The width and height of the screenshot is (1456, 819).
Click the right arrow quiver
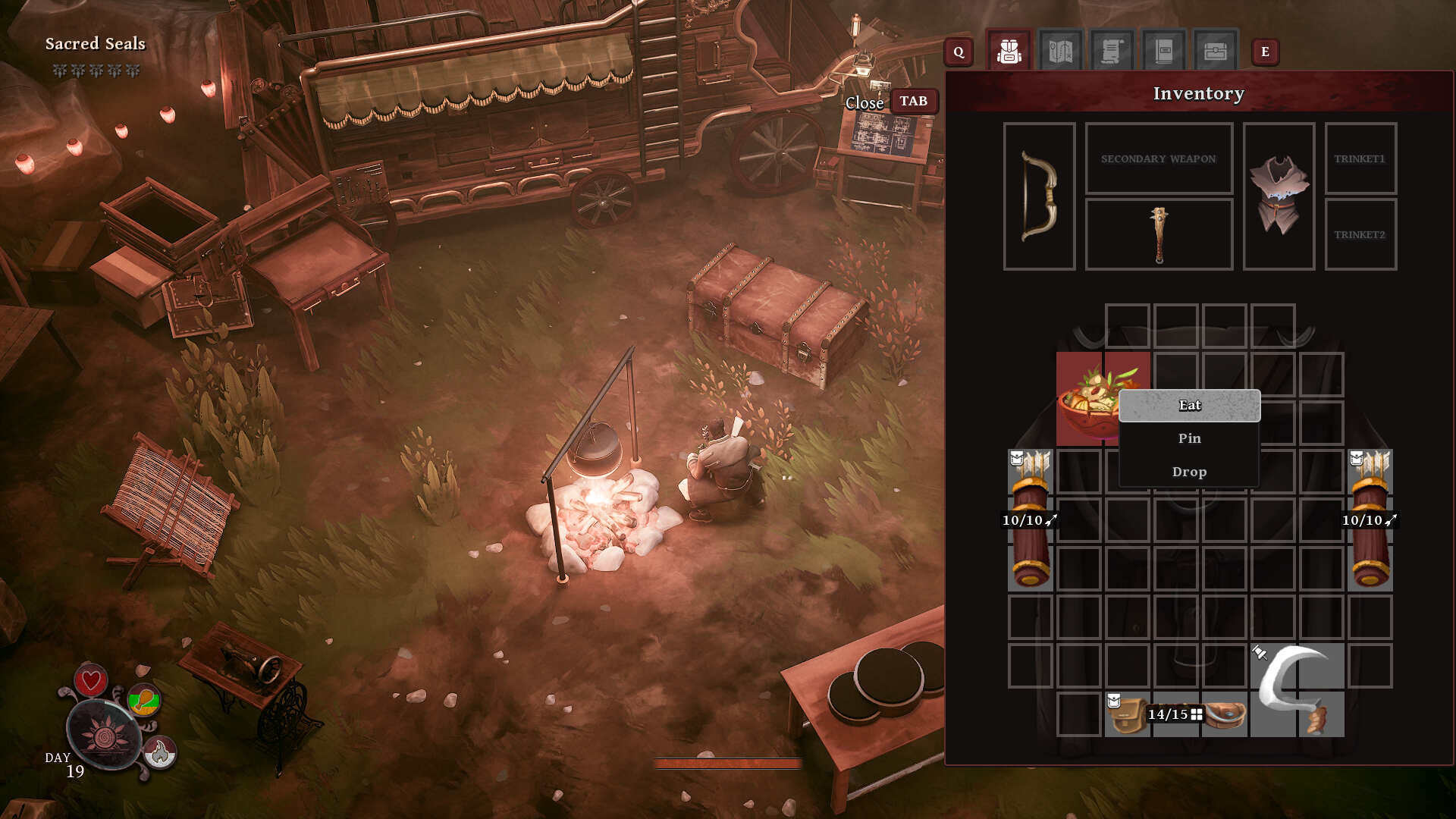(x=1370, y=520)
